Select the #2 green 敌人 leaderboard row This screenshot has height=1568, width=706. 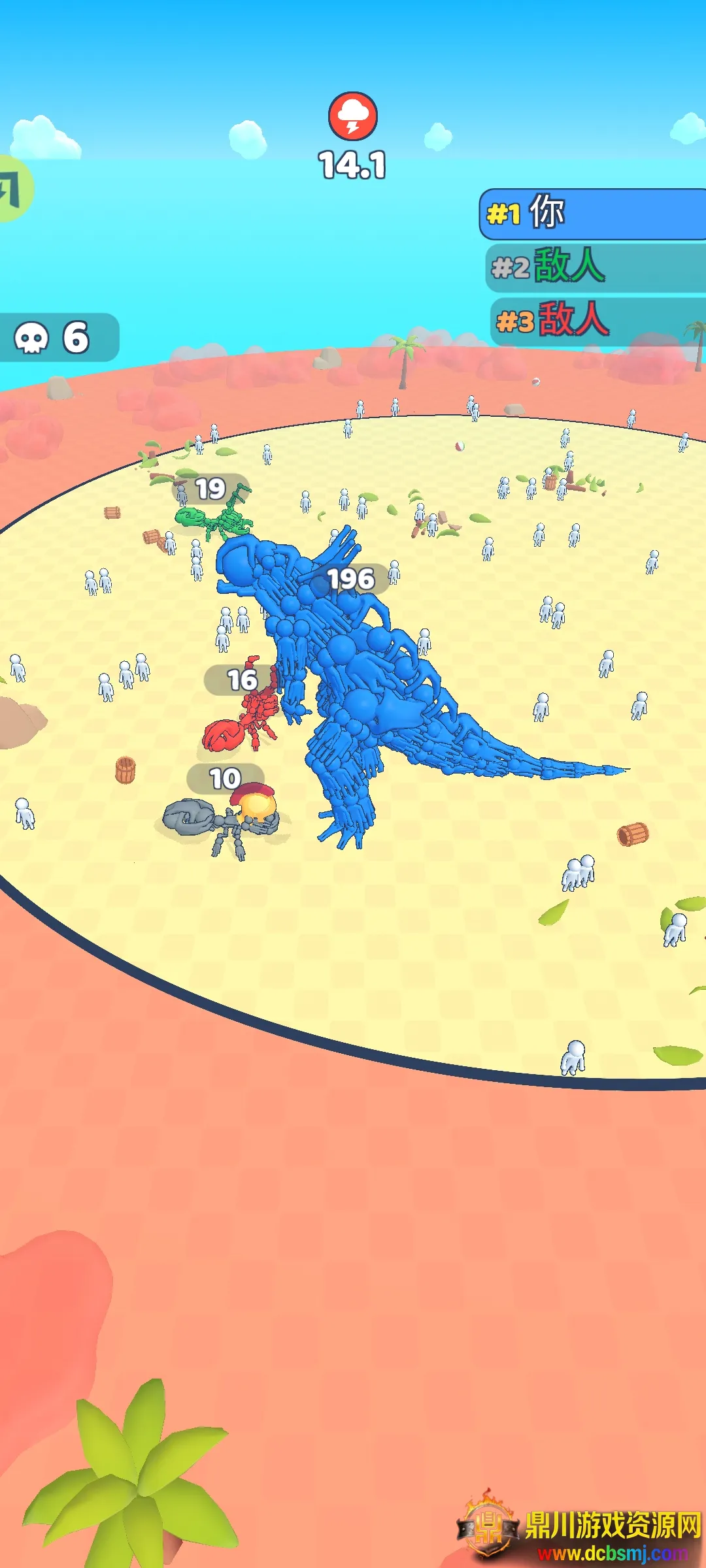coord(596,267)
